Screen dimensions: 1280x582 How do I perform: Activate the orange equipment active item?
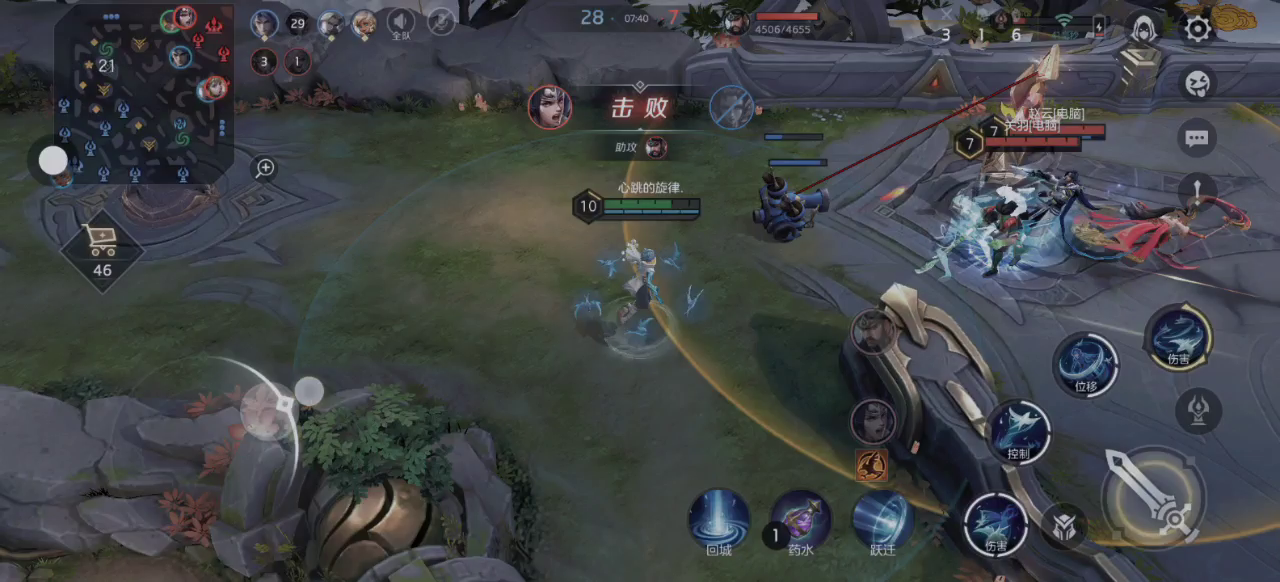[x=871, y=465]
